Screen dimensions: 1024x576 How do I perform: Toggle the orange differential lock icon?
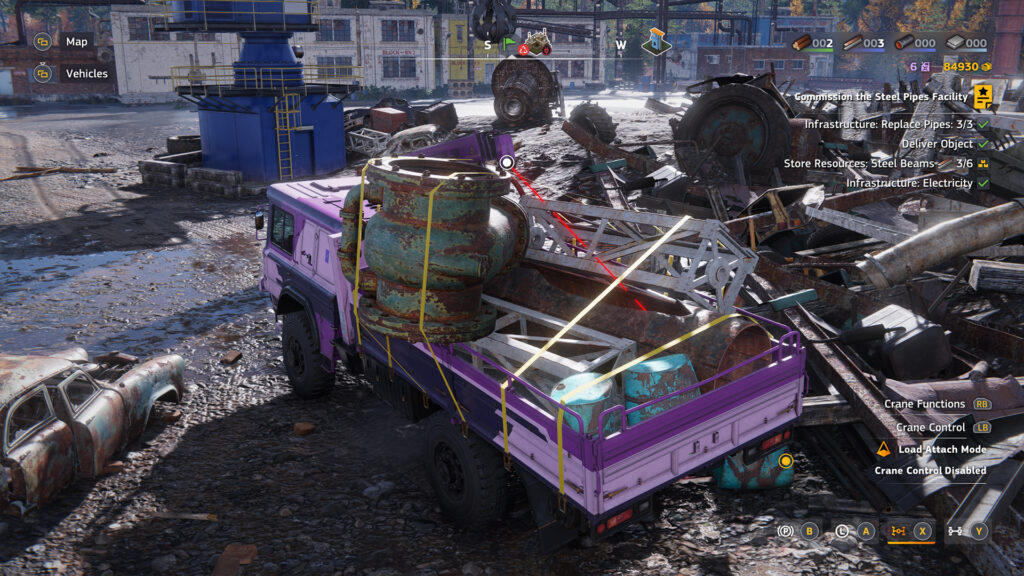pos(898,531)
